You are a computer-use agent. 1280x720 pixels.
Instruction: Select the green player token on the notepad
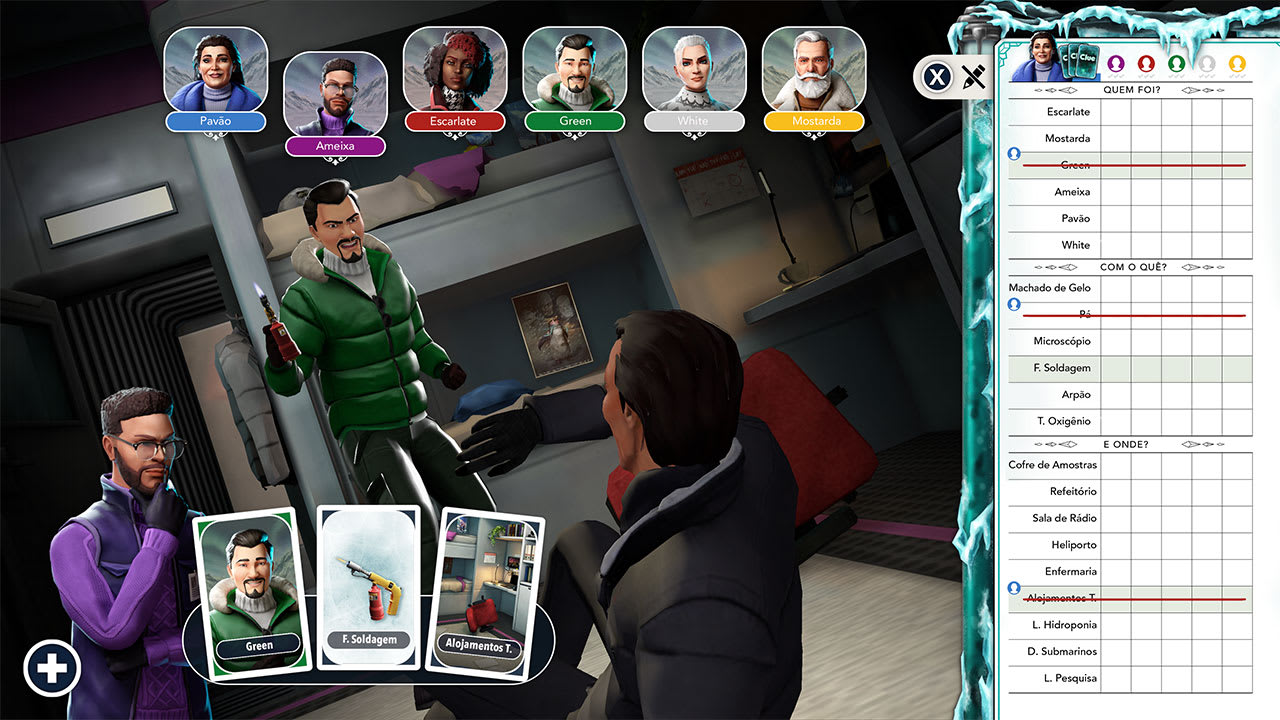(1176, 62)
